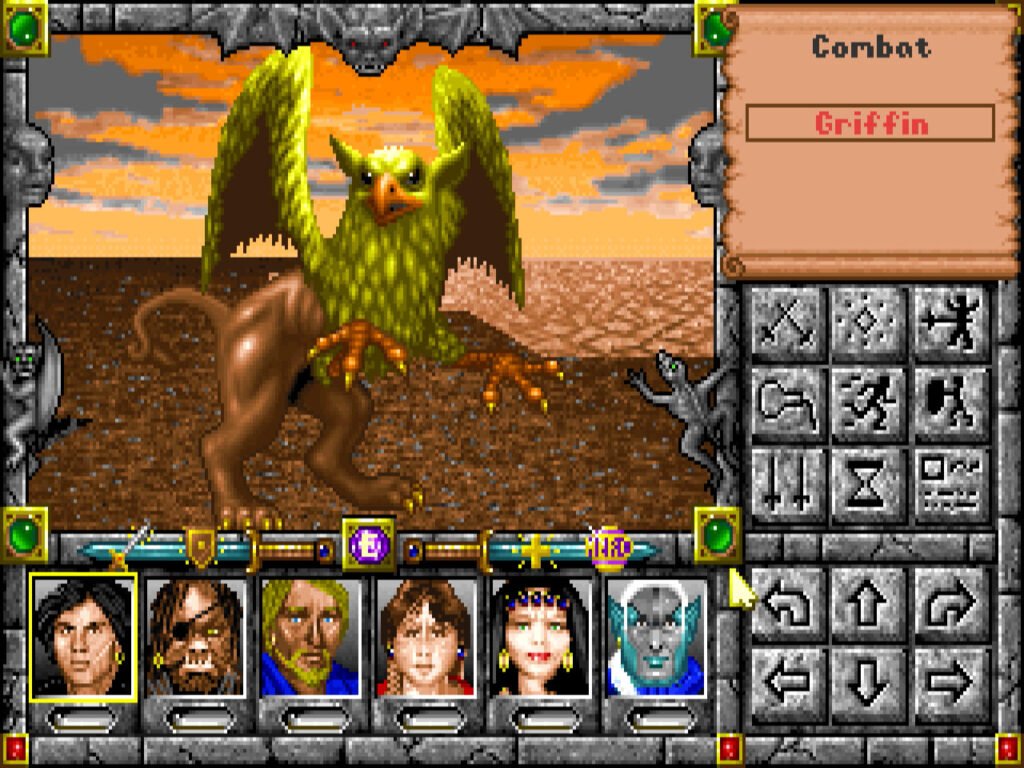Choose the blue-skinned elf portrait
Viewport: 1024px width, 768px height.
point(656,637)
